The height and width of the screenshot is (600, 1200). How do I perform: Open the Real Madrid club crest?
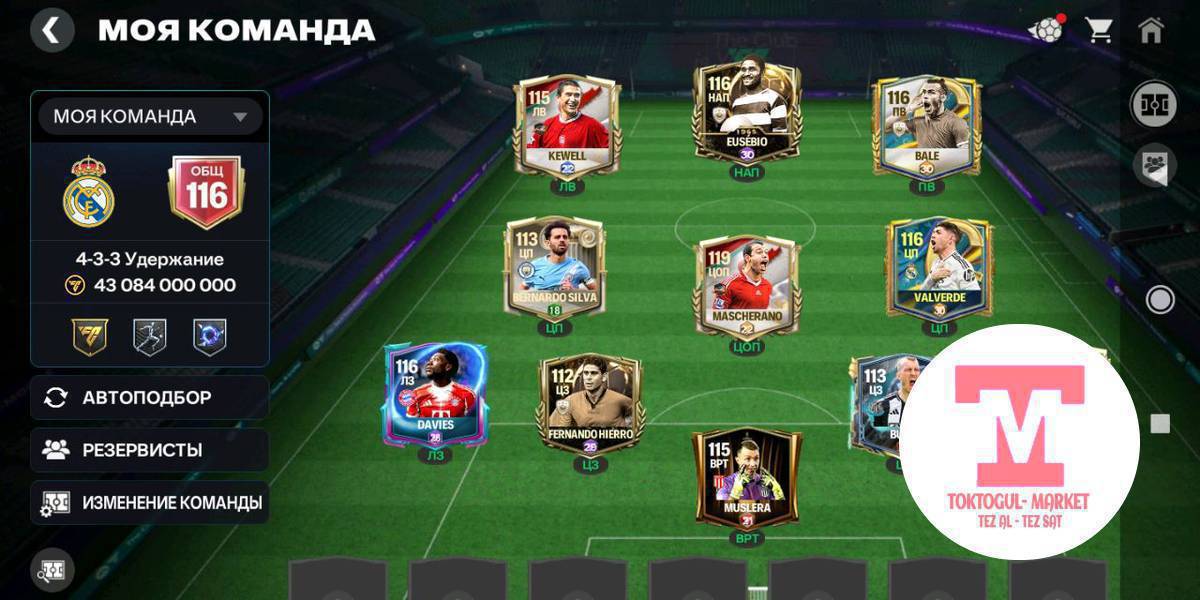(x=89, y=191)
